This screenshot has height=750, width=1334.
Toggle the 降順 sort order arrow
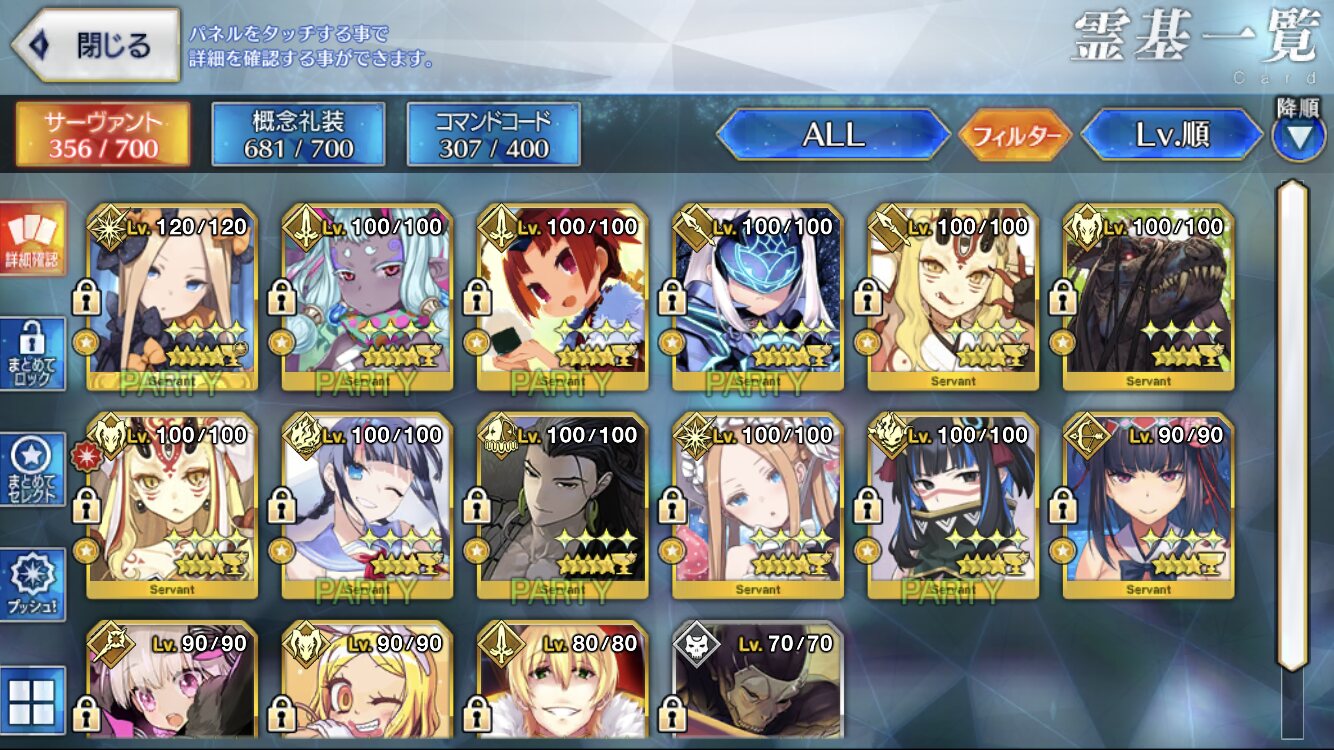[1298, 136]
